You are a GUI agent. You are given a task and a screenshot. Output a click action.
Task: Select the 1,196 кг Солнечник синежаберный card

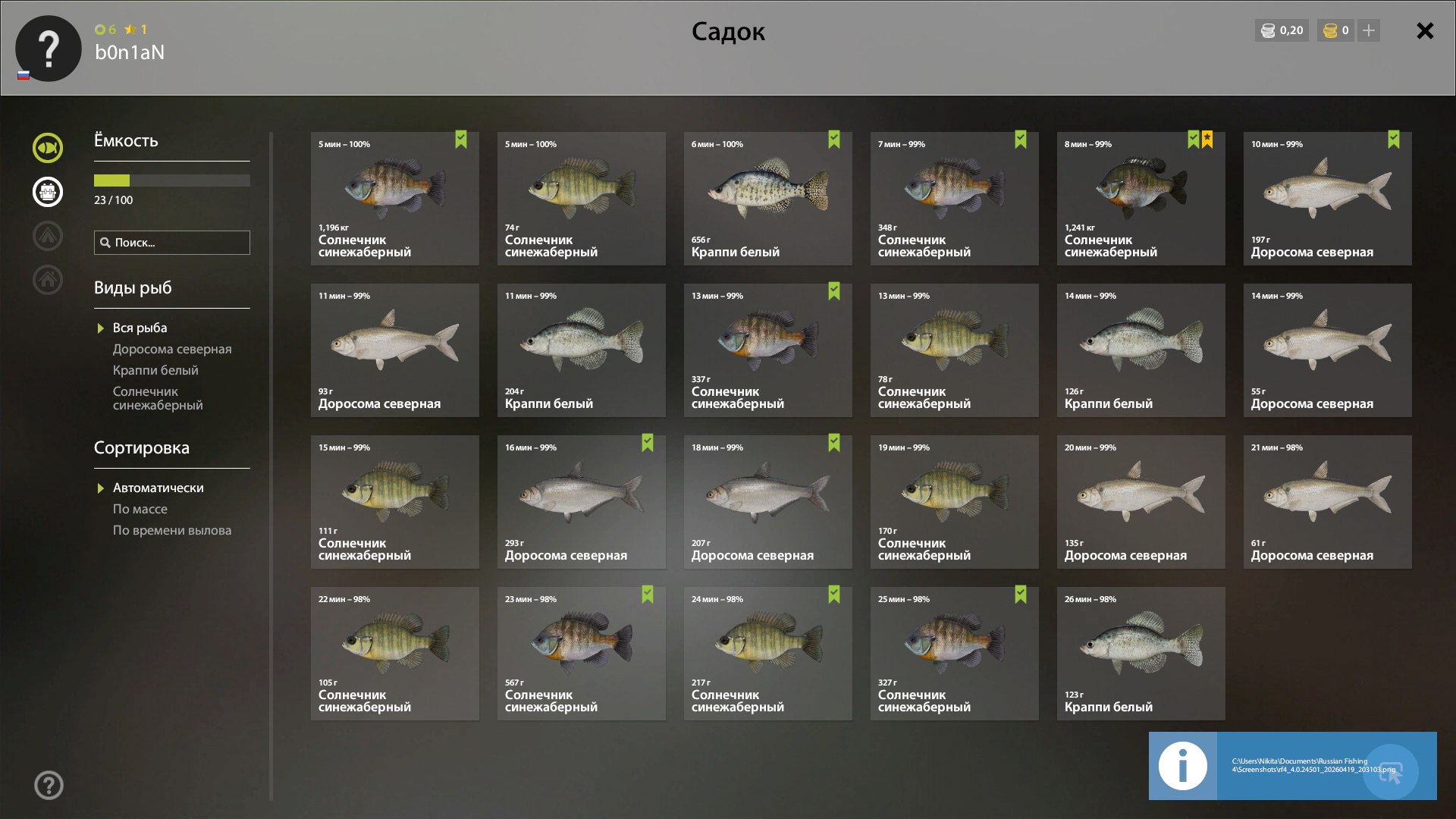pyautogui.click(x=394, y=199)
